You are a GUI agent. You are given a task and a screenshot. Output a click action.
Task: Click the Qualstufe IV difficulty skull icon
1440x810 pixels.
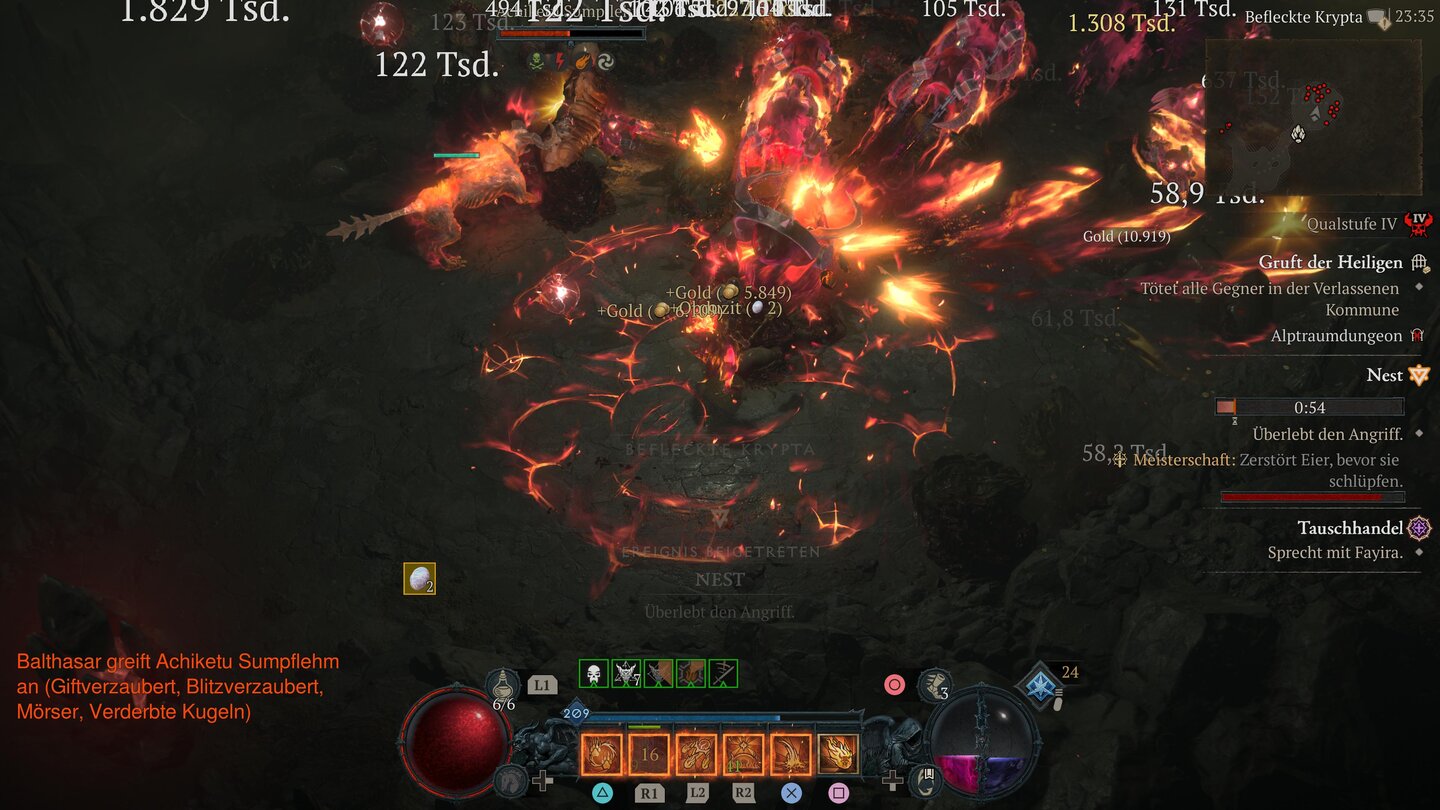1417,224
